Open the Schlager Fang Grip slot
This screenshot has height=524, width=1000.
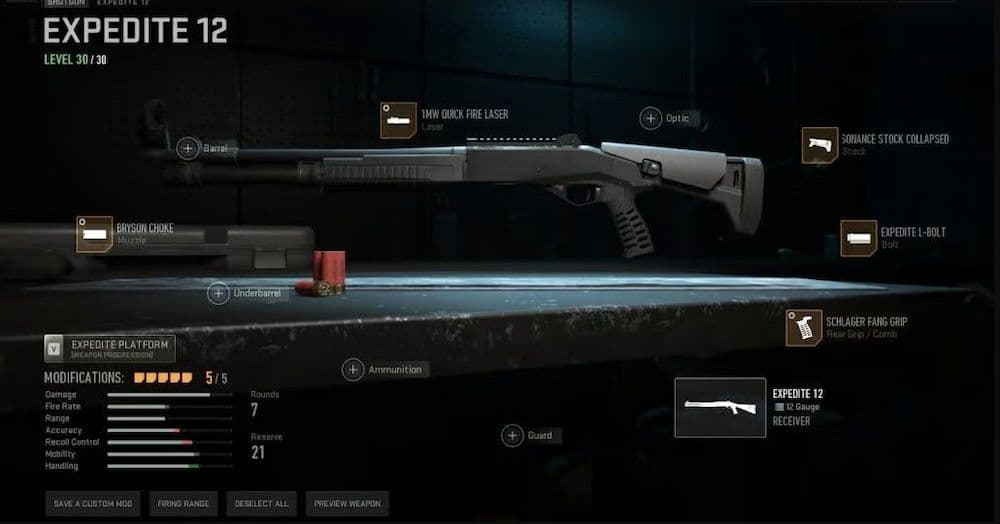pyautogui.click(x=804, y=327)
